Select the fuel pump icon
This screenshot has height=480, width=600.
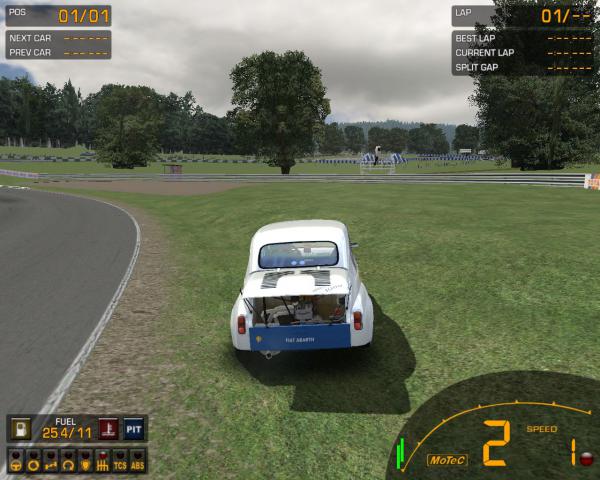tap(19, 429)
